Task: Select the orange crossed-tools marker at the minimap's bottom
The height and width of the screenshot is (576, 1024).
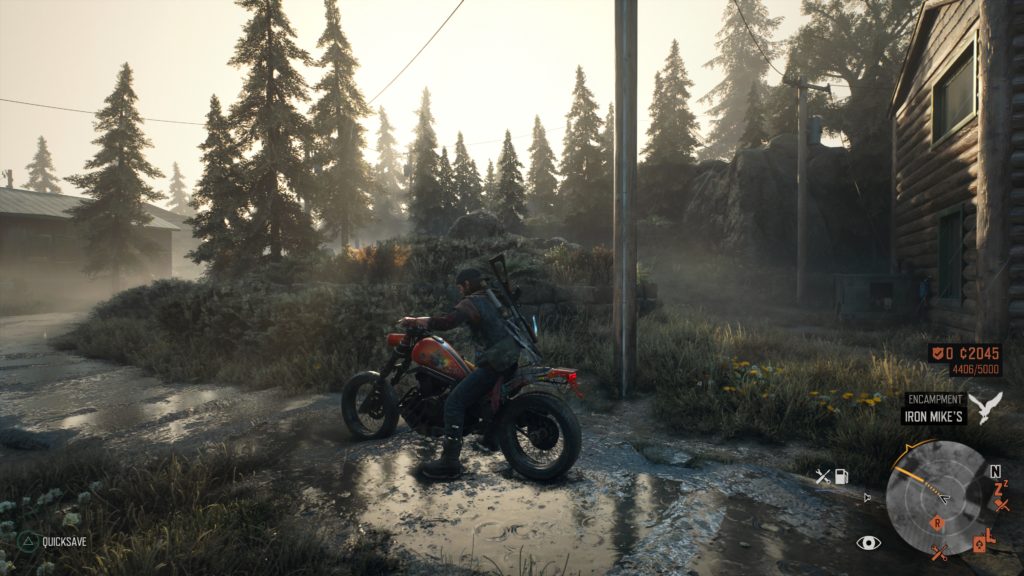Action: (939, 551)
